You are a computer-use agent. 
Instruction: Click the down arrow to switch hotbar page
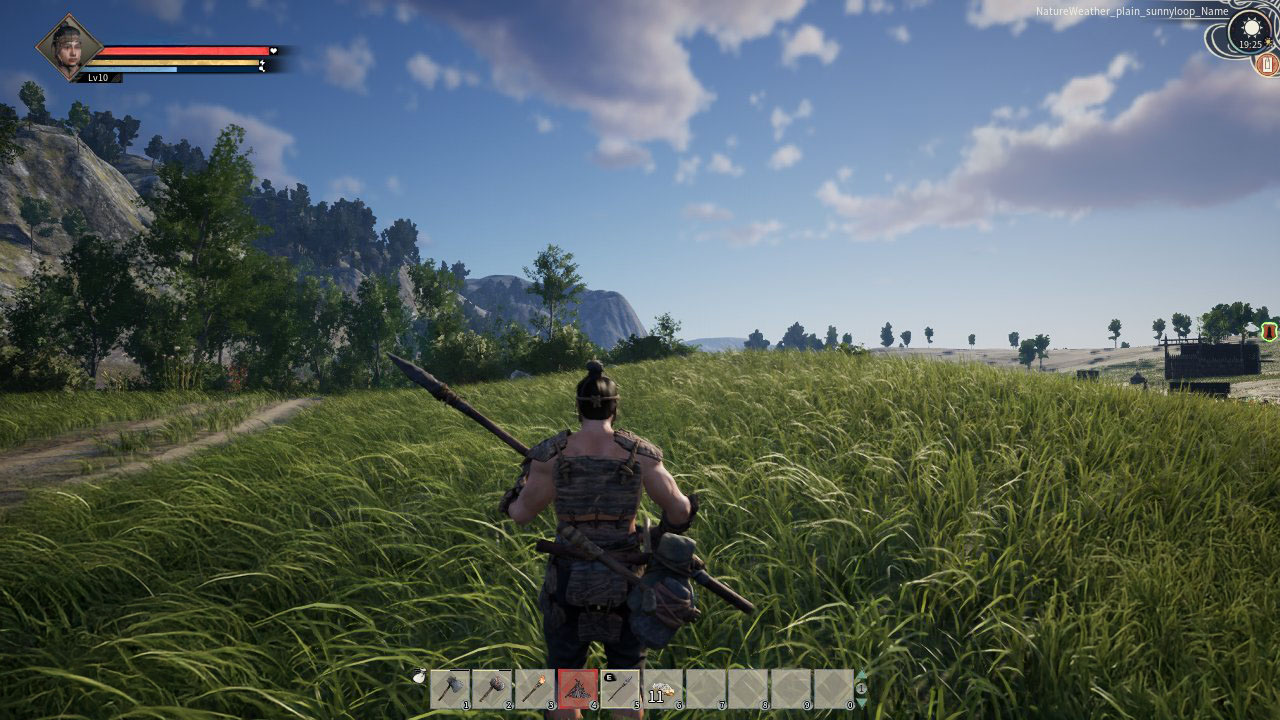[x=861, y=702]
